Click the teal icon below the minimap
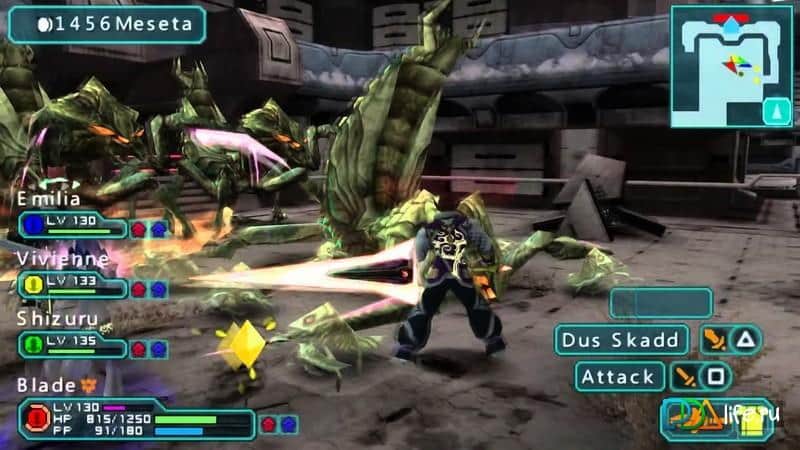The height and width of the screenshot is (450, 800). click(x=777, y=111)
